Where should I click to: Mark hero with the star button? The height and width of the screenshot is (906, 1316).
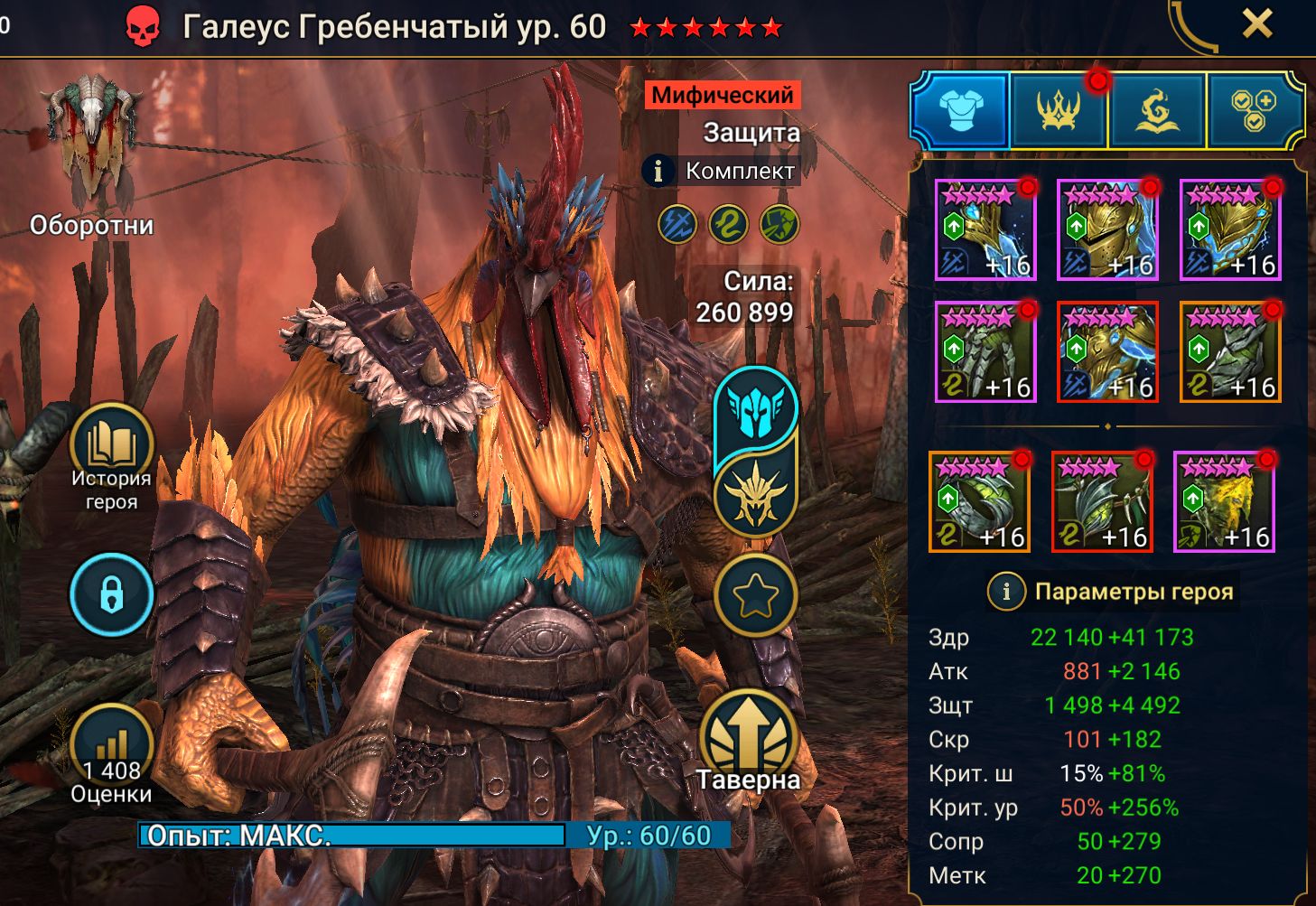(755, 595)
